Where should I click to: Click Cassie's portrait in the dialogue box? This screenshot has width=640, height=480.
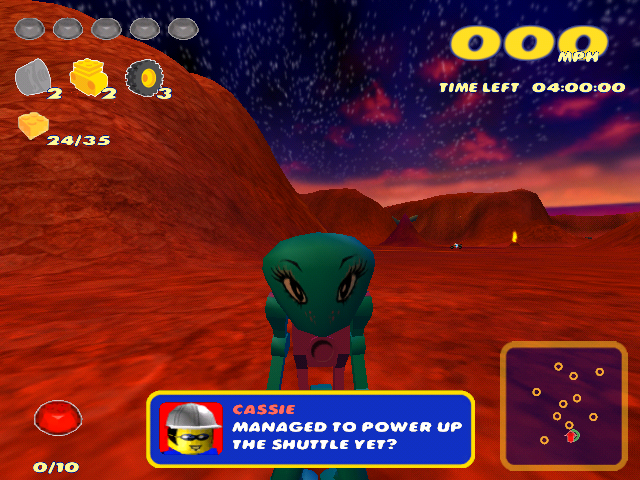(x=191, y=429)
